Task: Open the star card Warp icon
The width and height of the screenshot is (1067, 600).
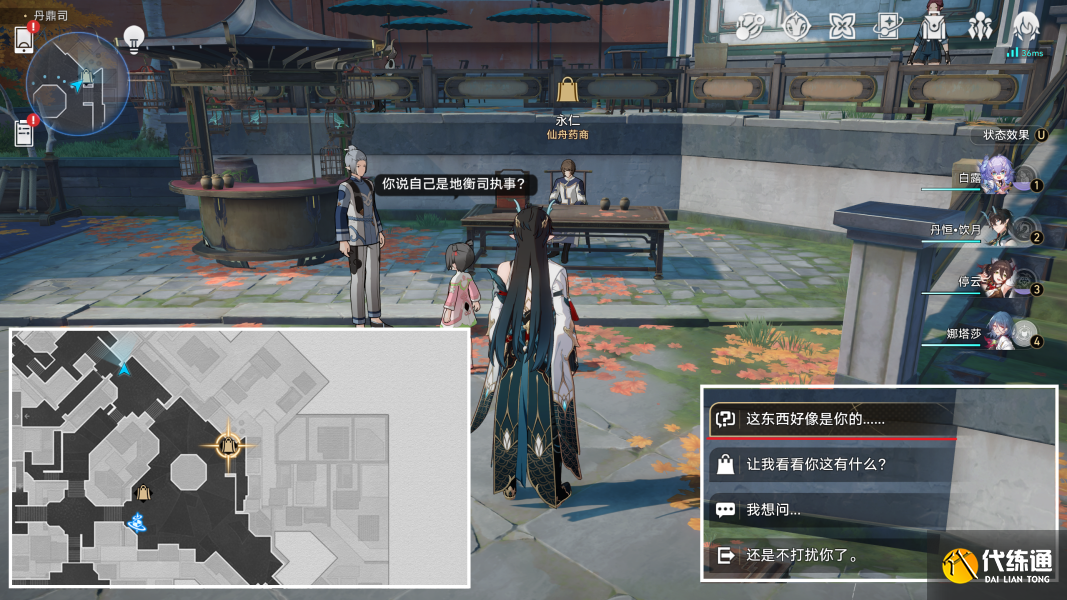Action: (x=888, y=27)
